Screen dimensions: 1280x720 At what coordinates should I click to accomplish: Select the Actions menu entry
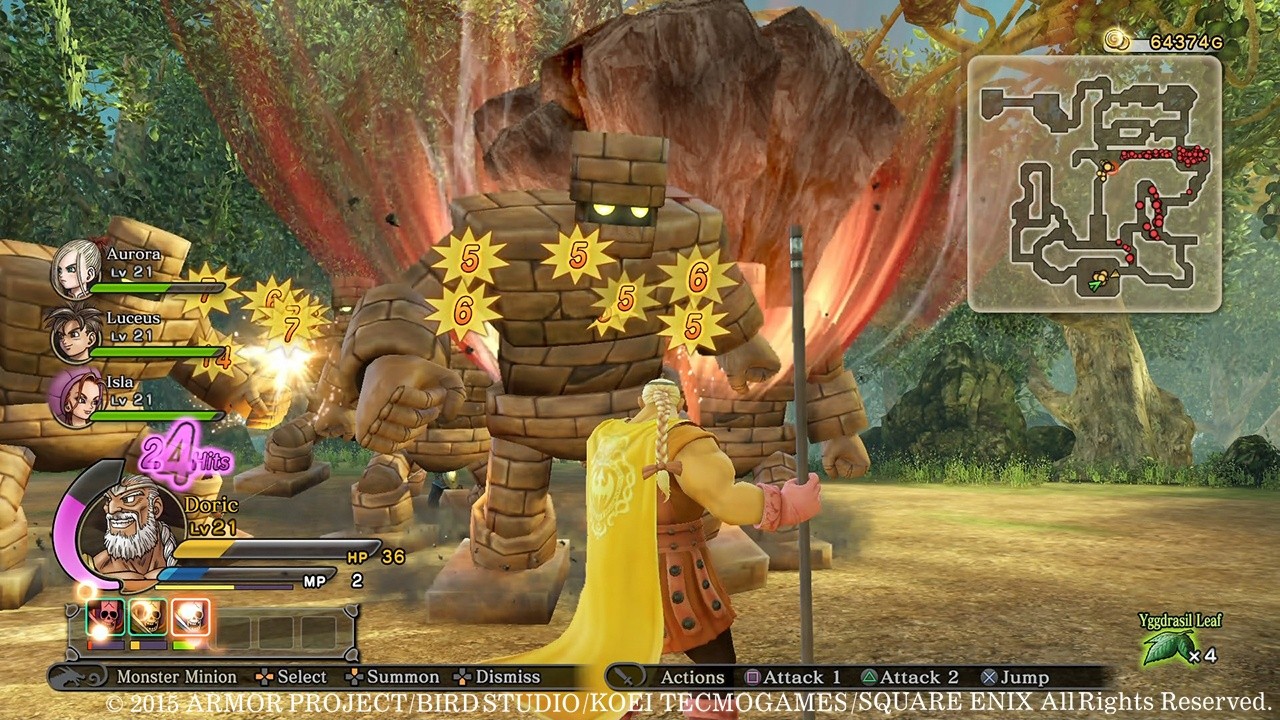pos(692,677)
